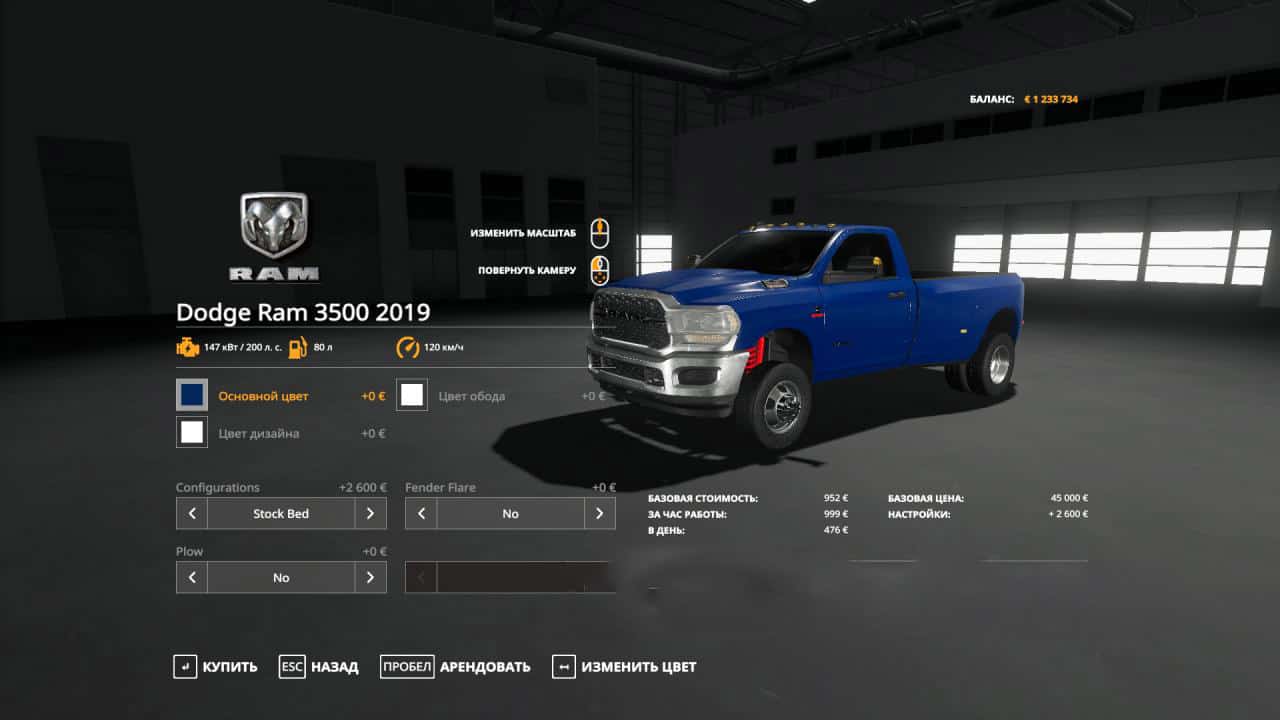This screenshot has width=1280, height=720.
Task: Choose the white Цвет обода swatch
Action: pyautogui.click(x=412, y=395)
